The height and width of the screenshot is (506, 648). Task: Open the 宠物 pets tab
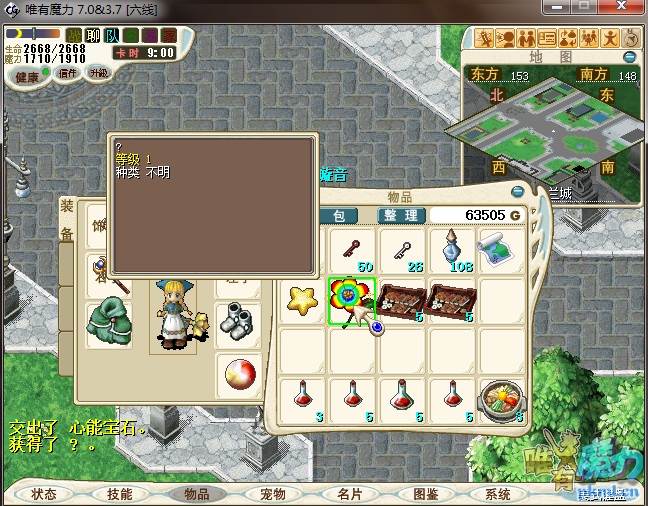click(x=273, y=494)
